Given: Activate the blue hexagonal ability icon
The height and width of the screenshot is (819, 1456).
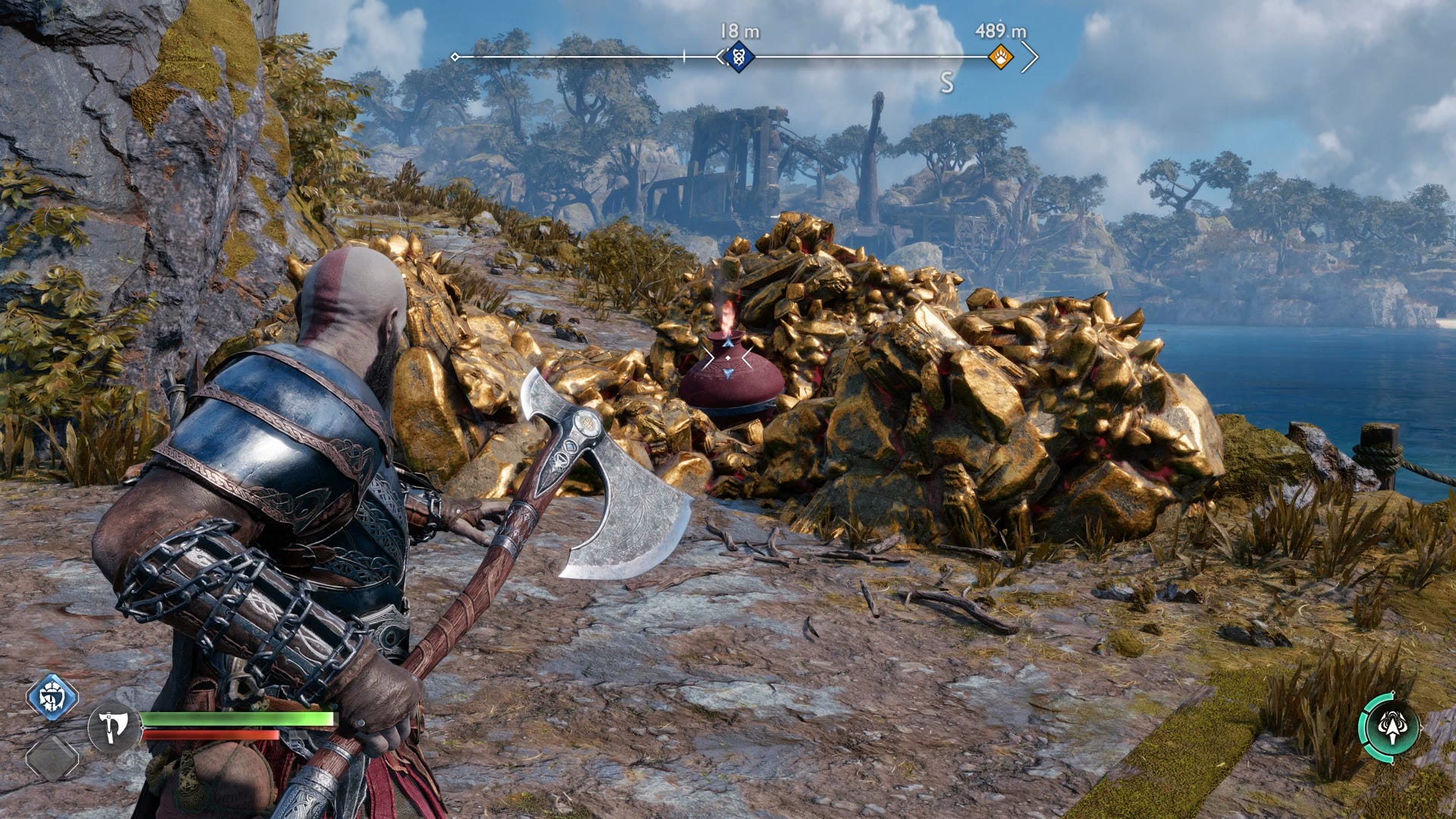Looking at the screenshot, I should (x=52, y=696).
